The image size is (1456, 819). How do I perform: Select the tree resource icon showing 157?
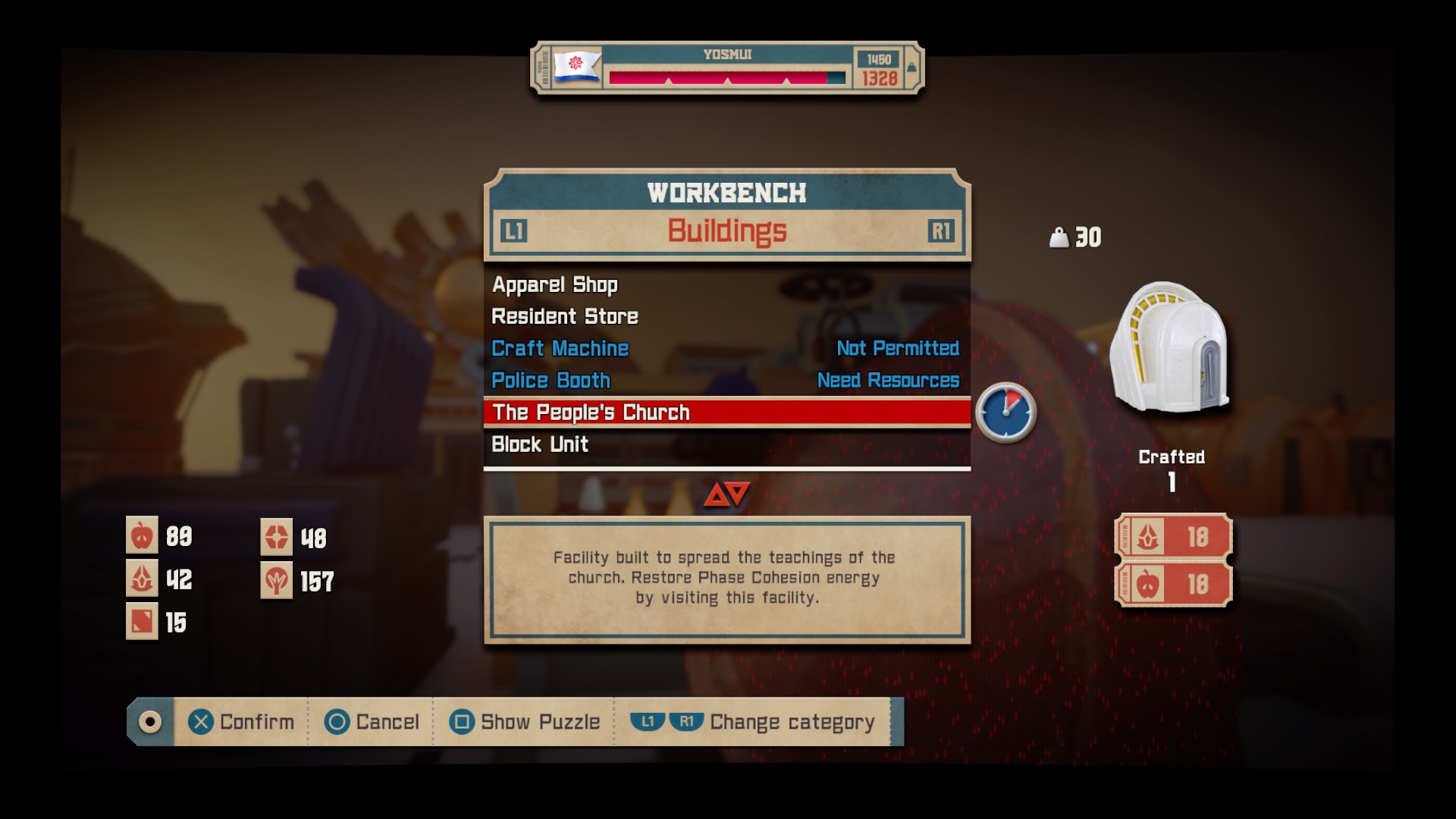point(278,579)
